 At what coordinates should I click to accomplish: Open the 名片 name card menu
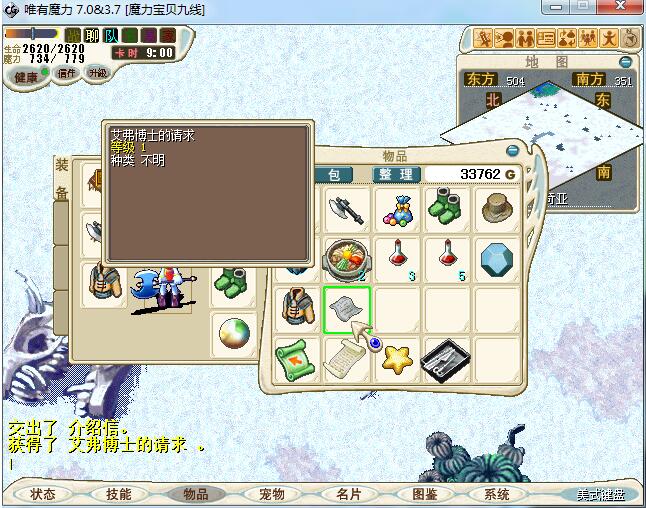(x=347, y=494)
